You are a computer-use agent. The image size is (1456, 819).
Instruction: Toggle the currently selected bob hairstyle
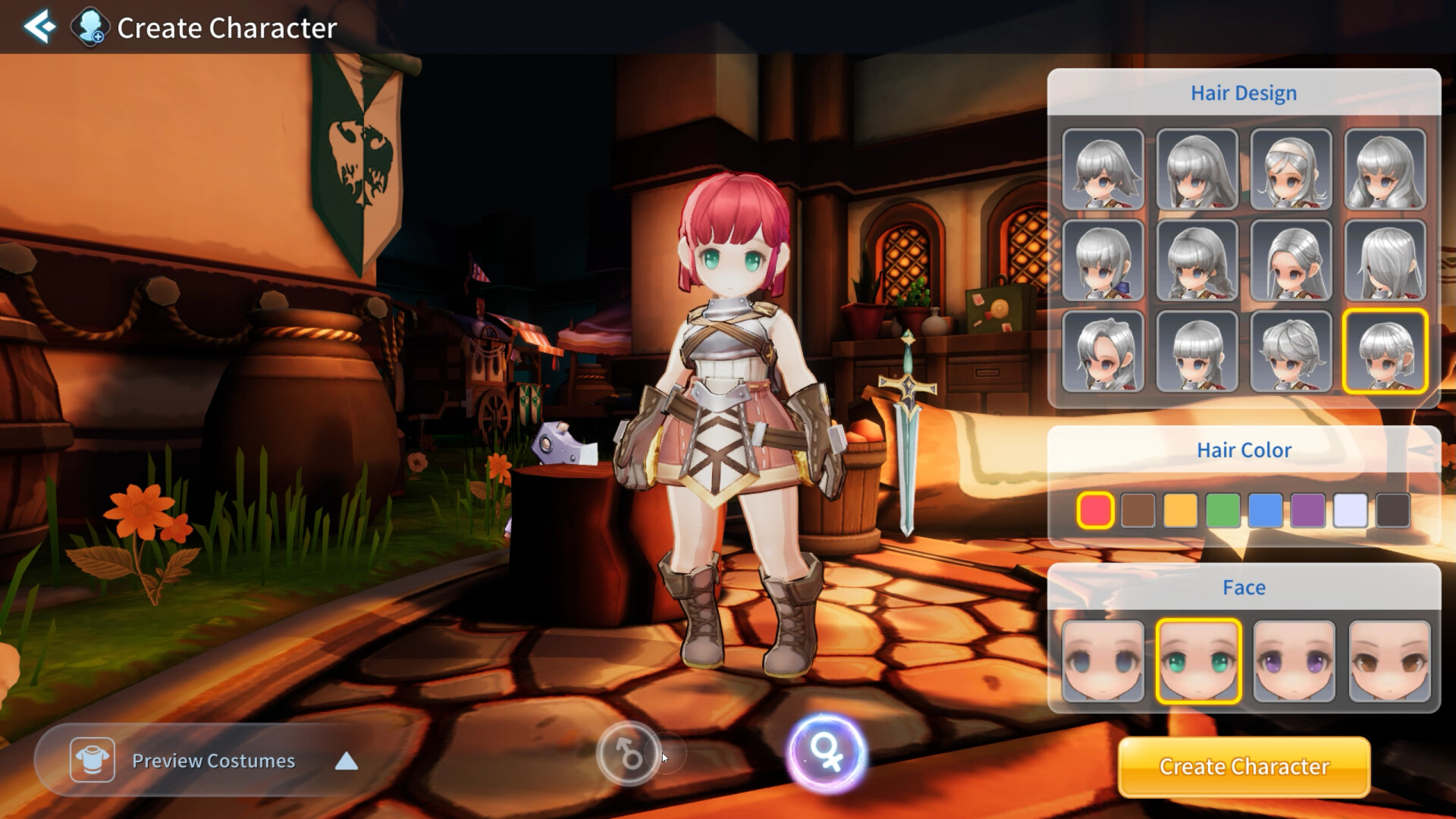pos(1386,351)
